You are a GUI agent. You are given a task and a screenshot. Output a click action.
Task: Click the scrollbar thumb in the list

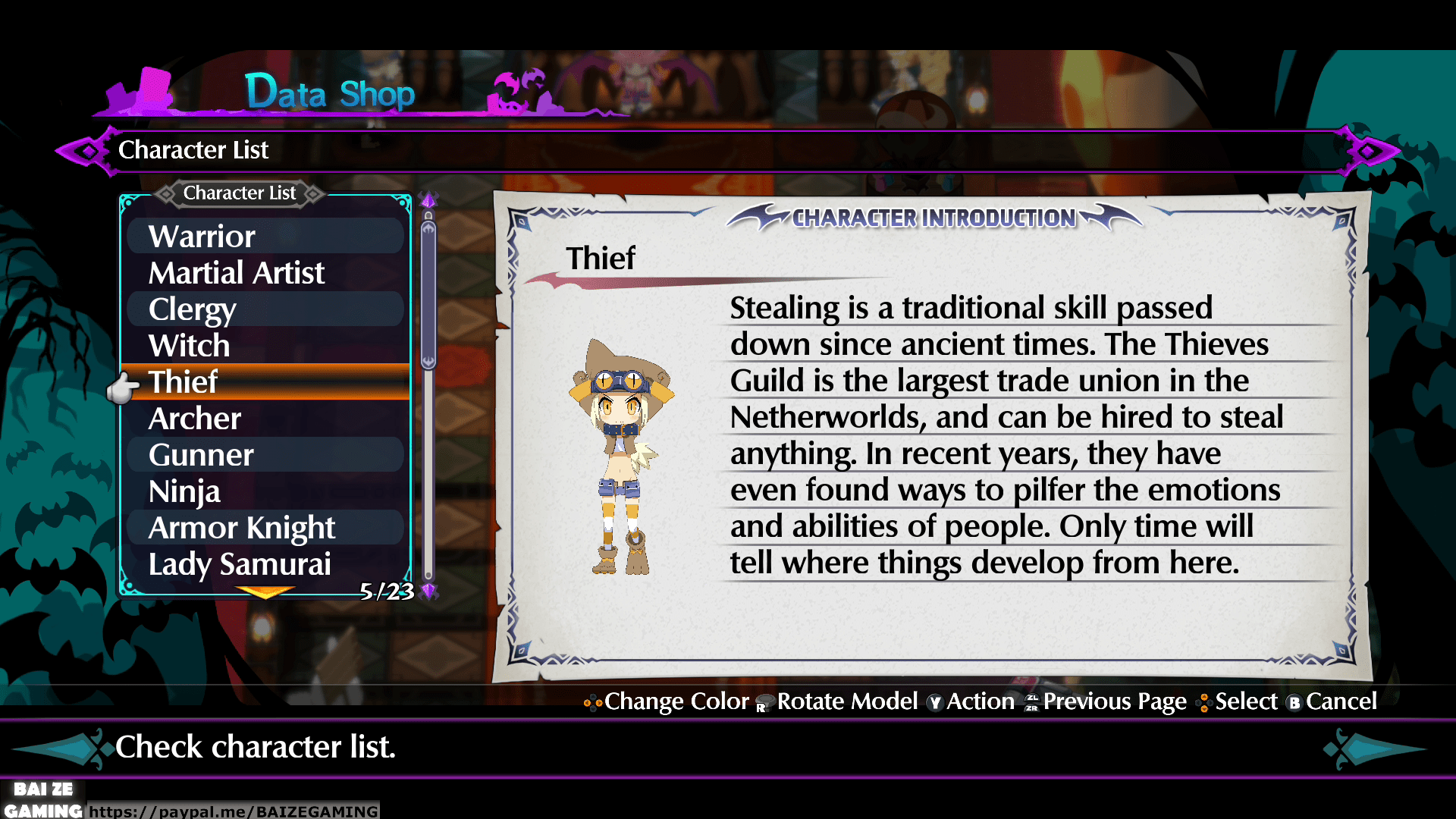(428, 292)
